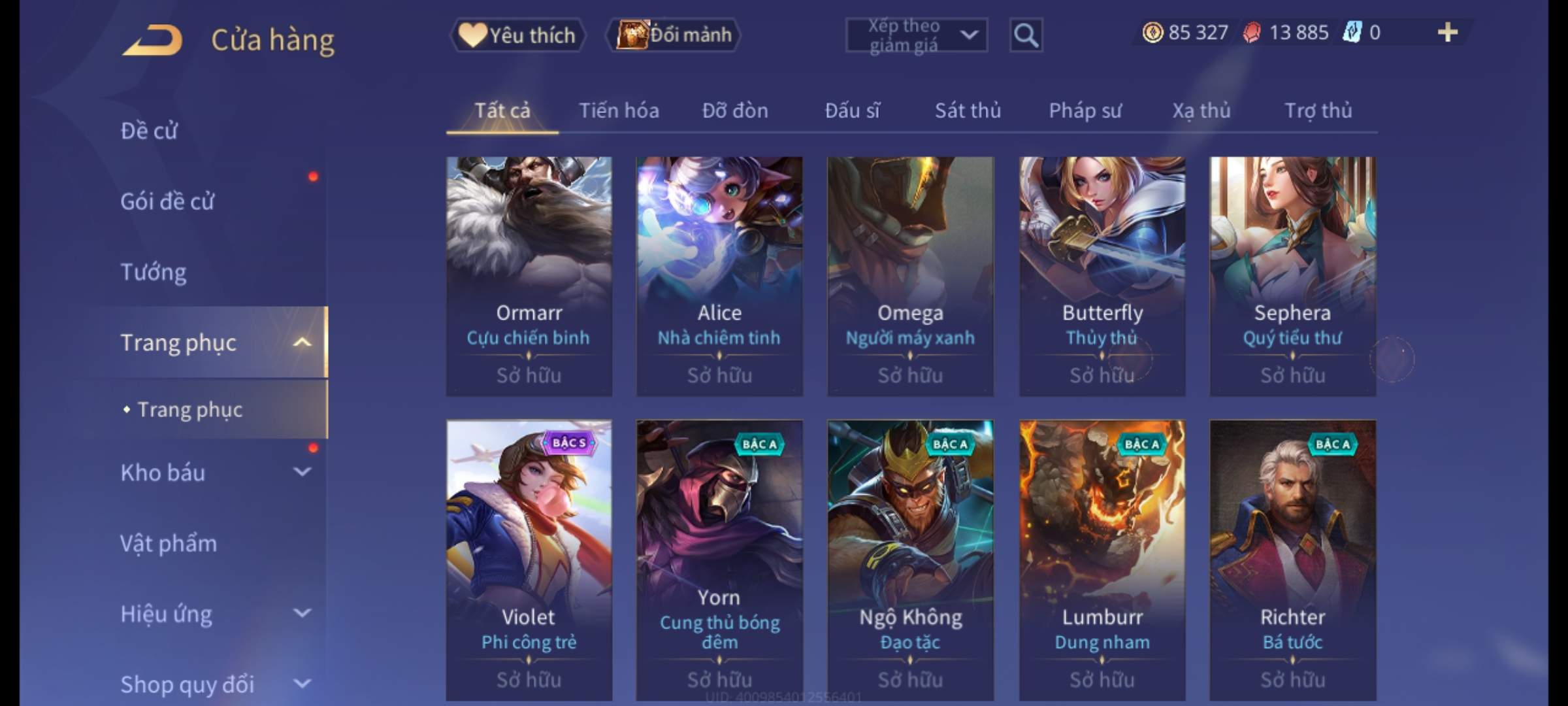Open the Đề cử menu entry
The width and height of the screenshot is (1568, 706).
pos(149,131)
